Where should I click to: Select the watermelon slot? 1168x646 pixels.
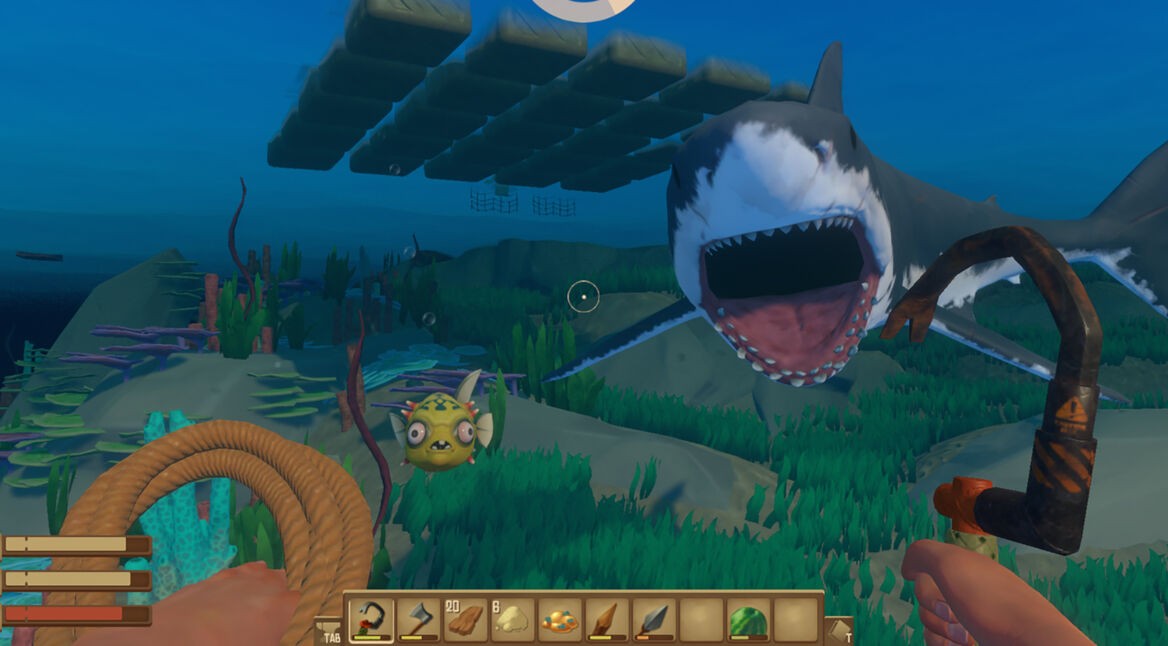748,620
